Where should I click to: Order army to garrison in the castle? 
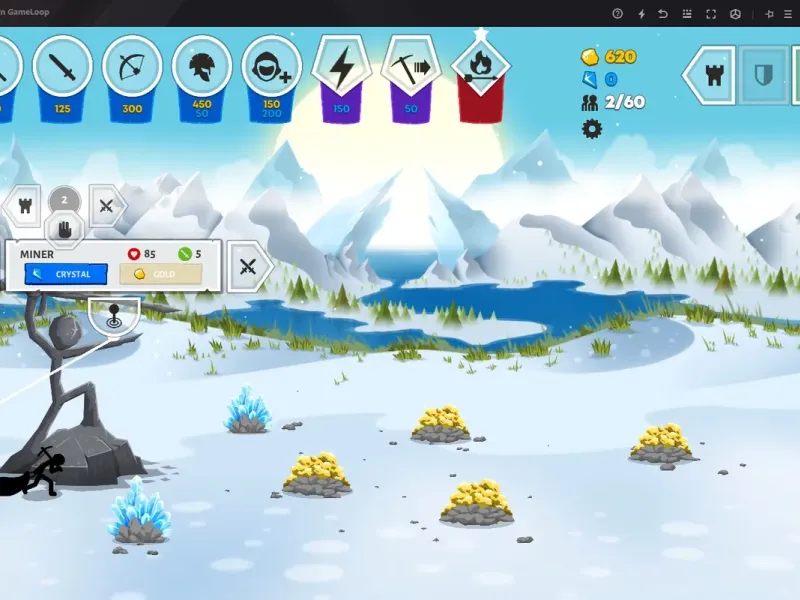[x=715, y=74]
